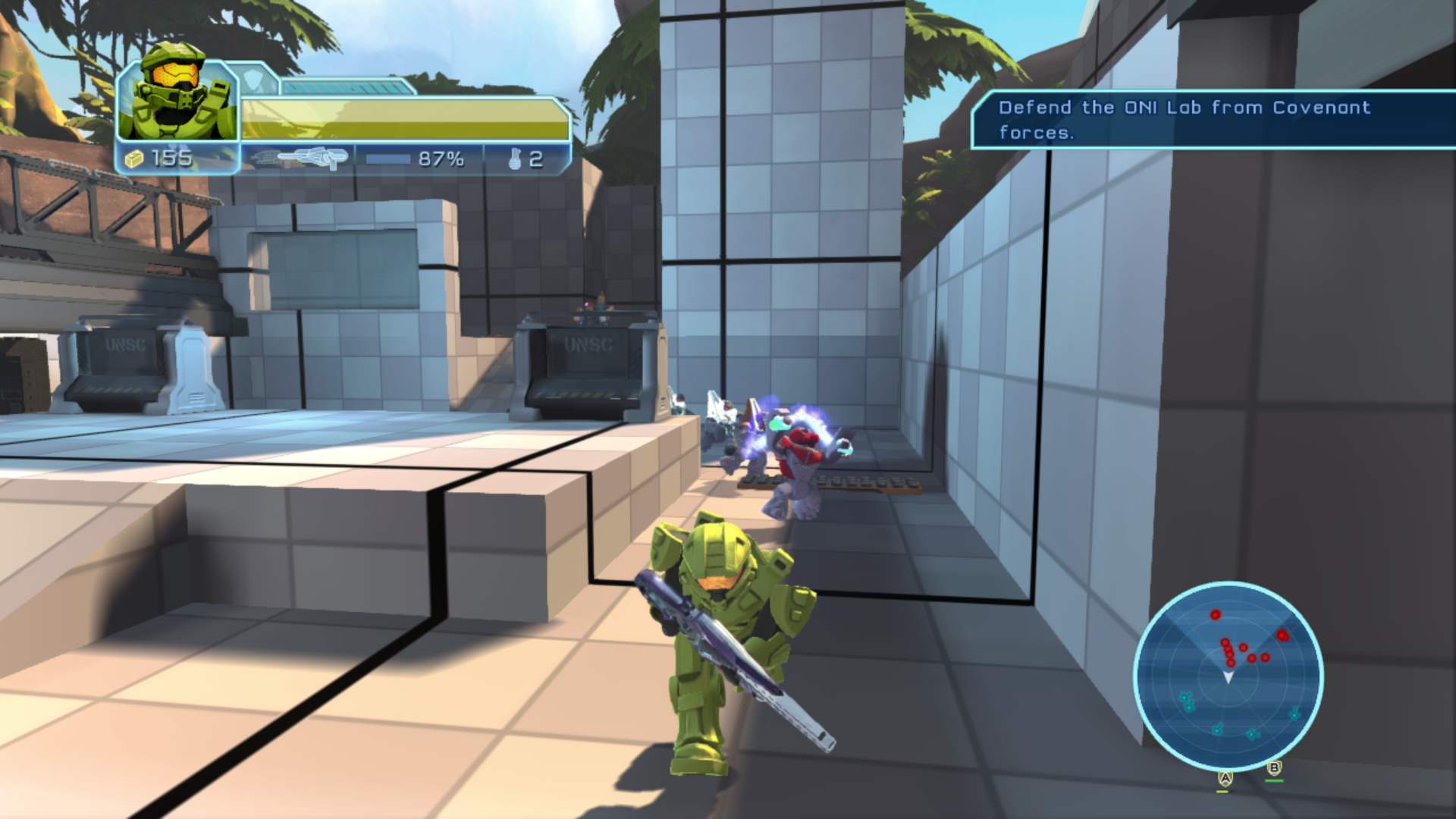Select the equipped weapon icon
The height and width of the screenshot is (819, 1456).
click(300, 158)
